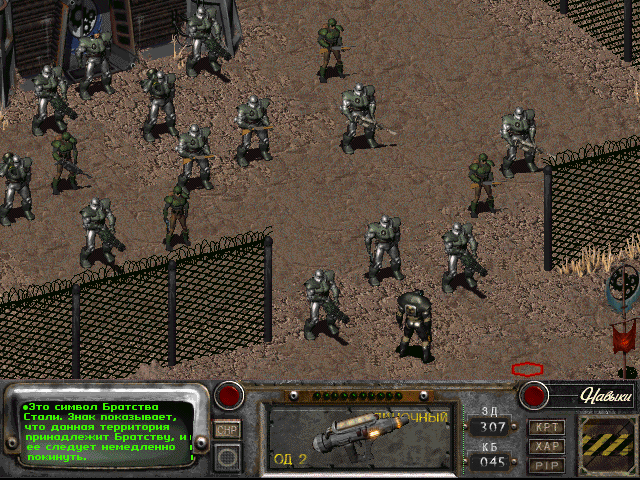Click the red hand-switch button left of weapon
640x480 pixels.
(231, 395)
